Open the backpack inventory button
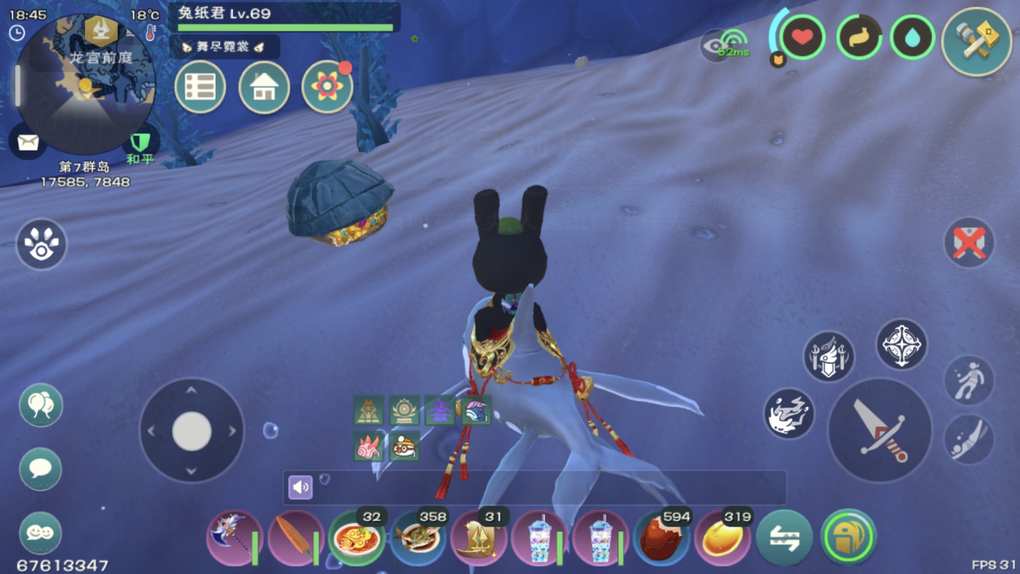The height and width of the screenshot is (574, 1020). coord(848,537)
